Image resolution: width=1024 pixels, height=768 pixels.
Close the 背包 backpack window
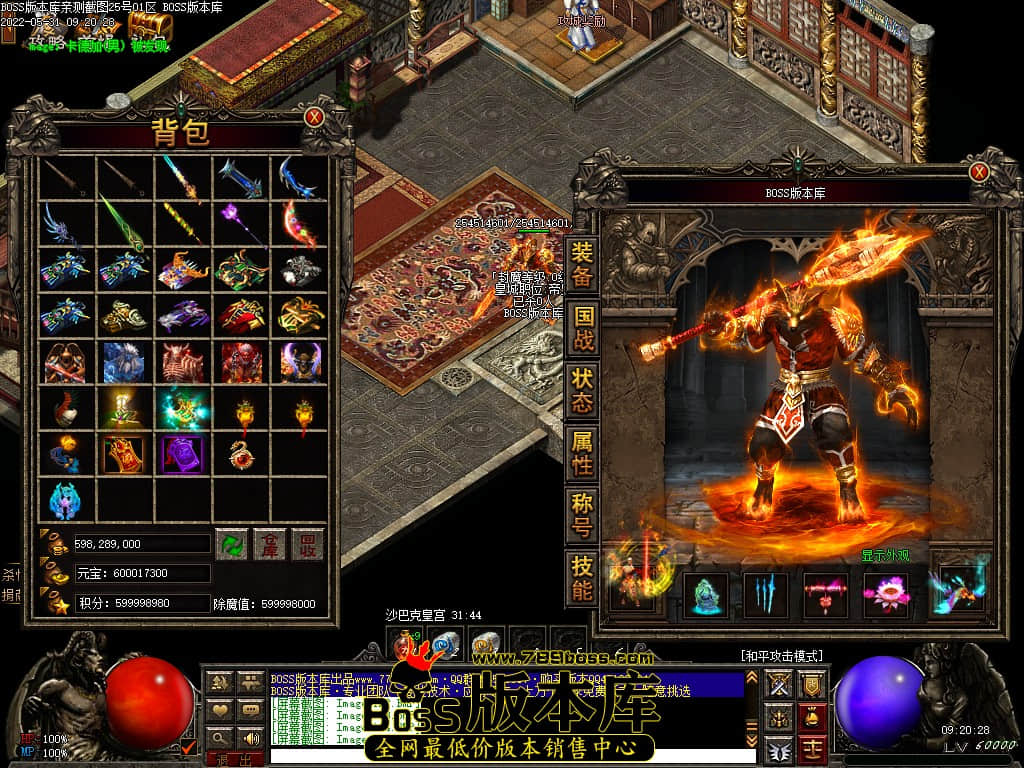coord(314,117)
